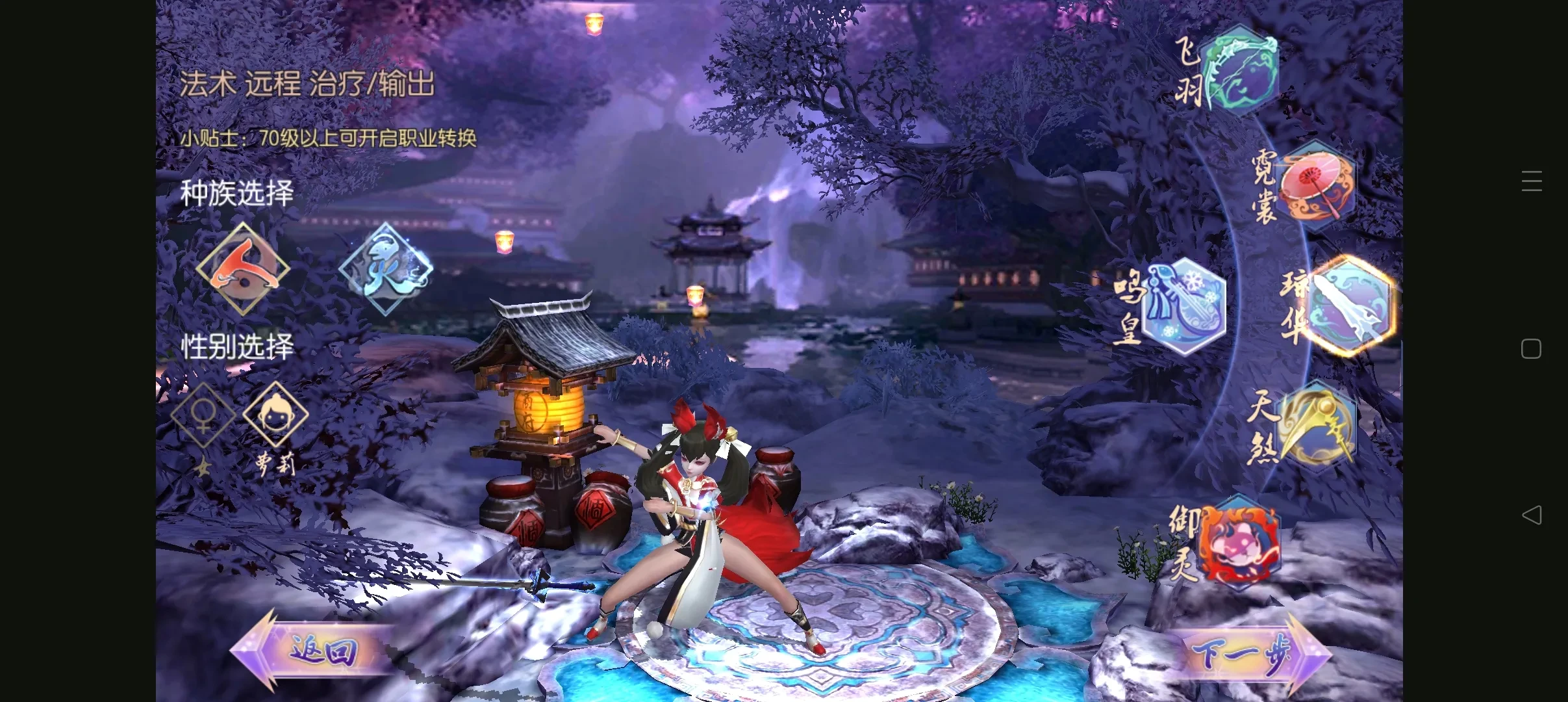Tap the Android back navigation triangle
Image resolution: width=1568 pixels, height=702 pixels.
[1531, 515]
